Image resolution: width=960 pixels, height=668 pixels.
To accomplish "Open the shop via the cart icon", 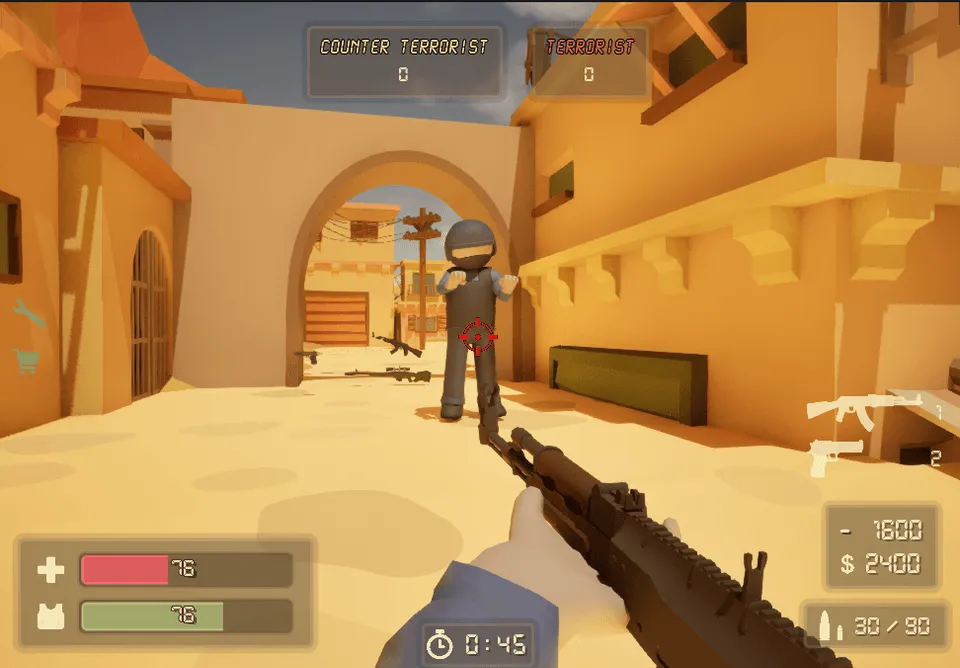I will click(x=26, y=360).
